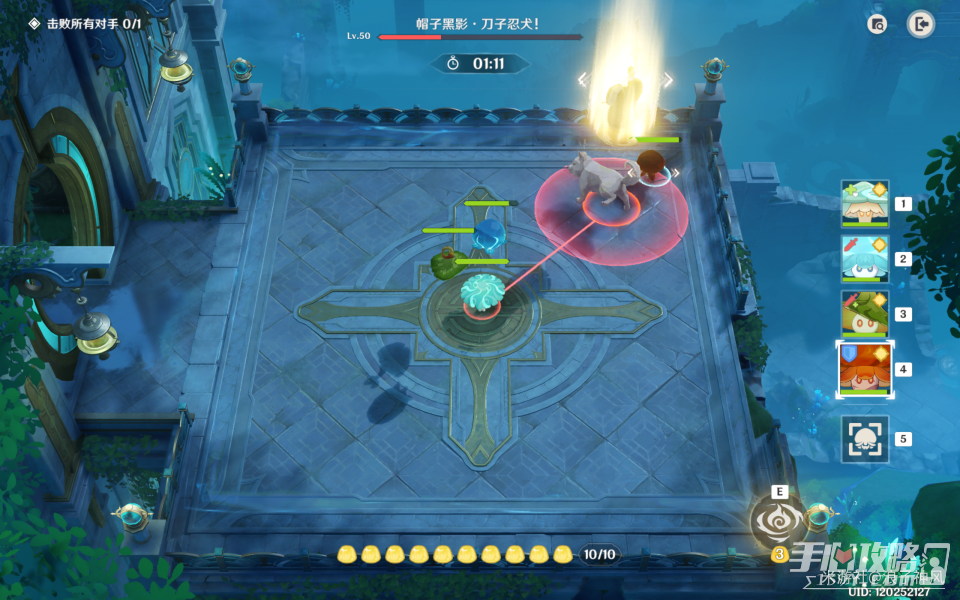Choose the green leaf-hat party member
Screen dimensions: 960x600
point(865,314)
